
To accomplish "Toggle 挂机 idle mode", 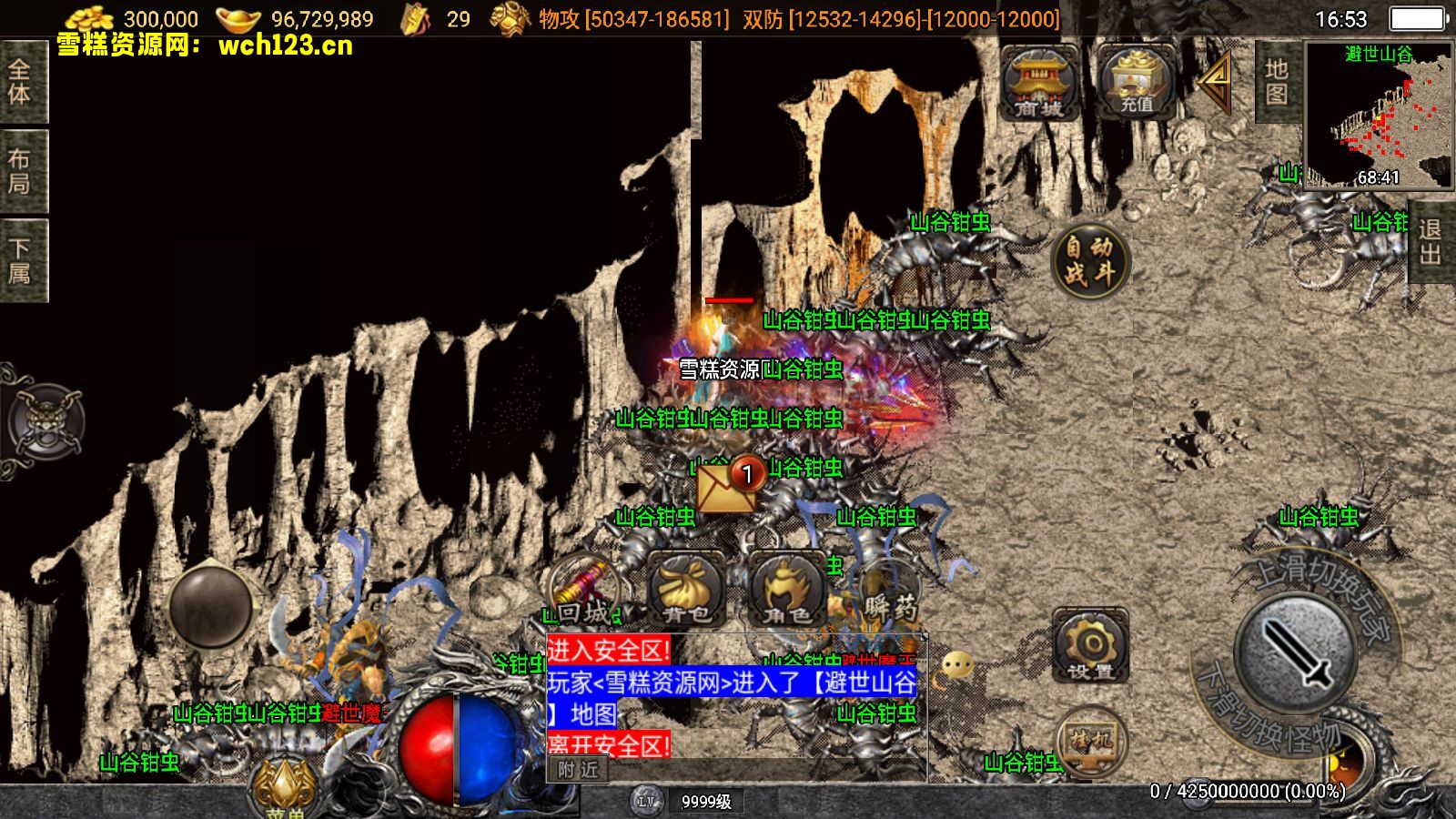I will point(1090,743).
